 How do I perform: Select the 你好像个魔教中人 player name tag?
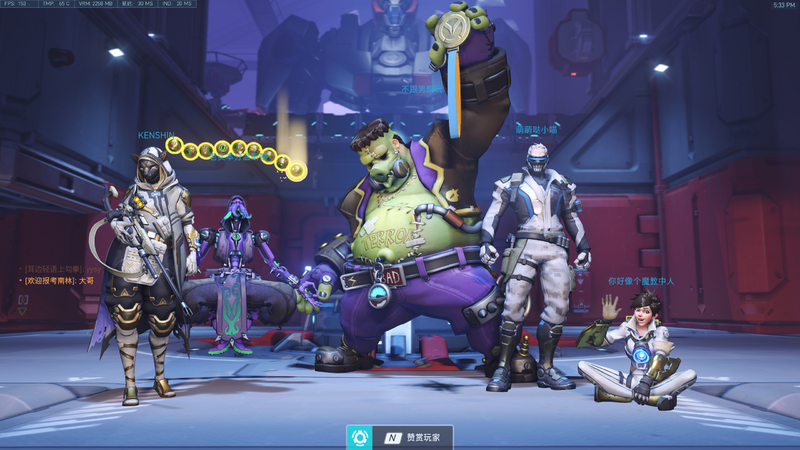(x=640, y=281)
